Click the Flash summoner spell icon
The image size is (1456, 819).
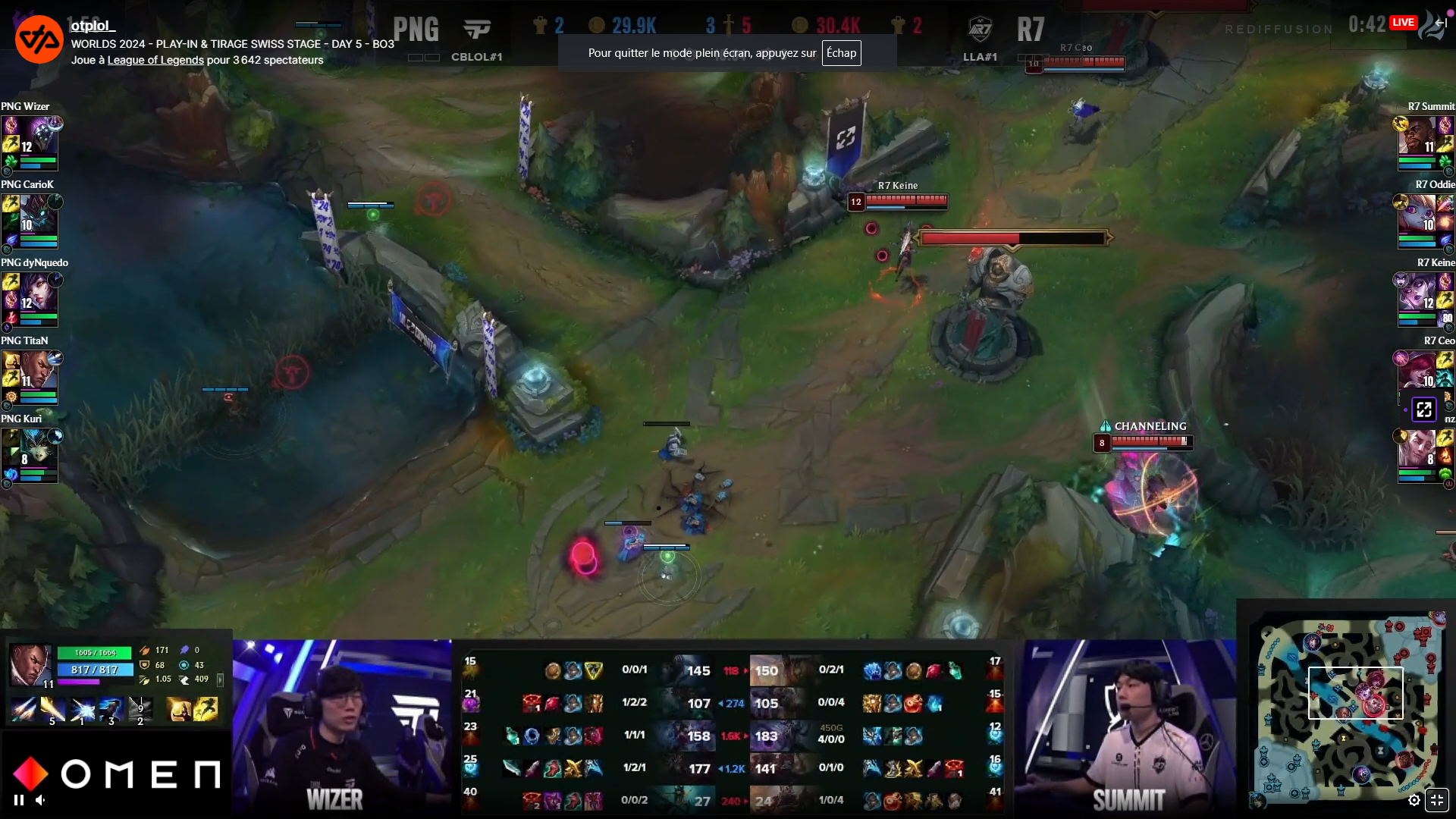tap(206, 709)
